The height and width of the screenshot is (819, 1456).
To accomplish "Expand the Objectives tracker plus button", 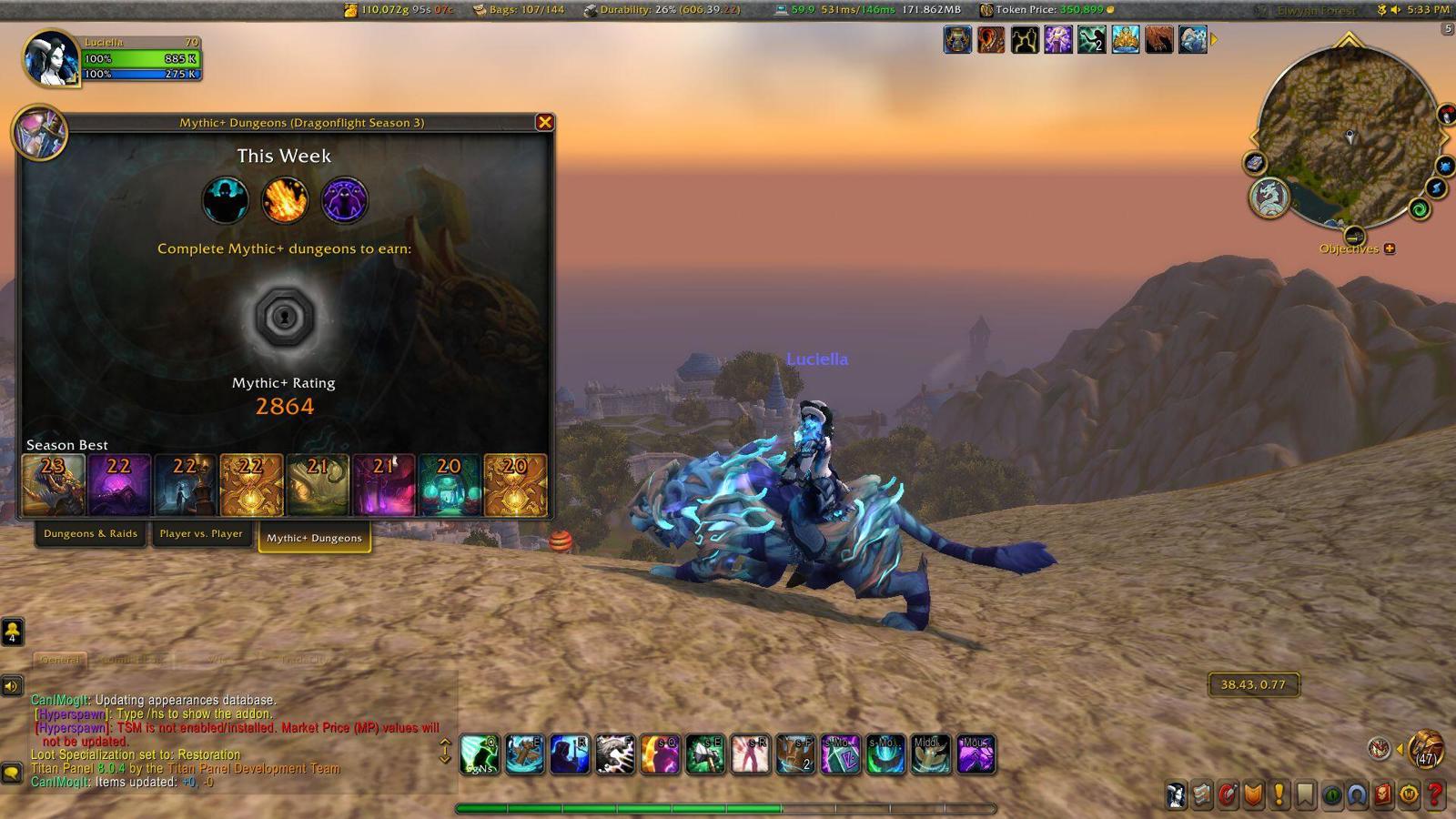I will [x=1390, y=248].
